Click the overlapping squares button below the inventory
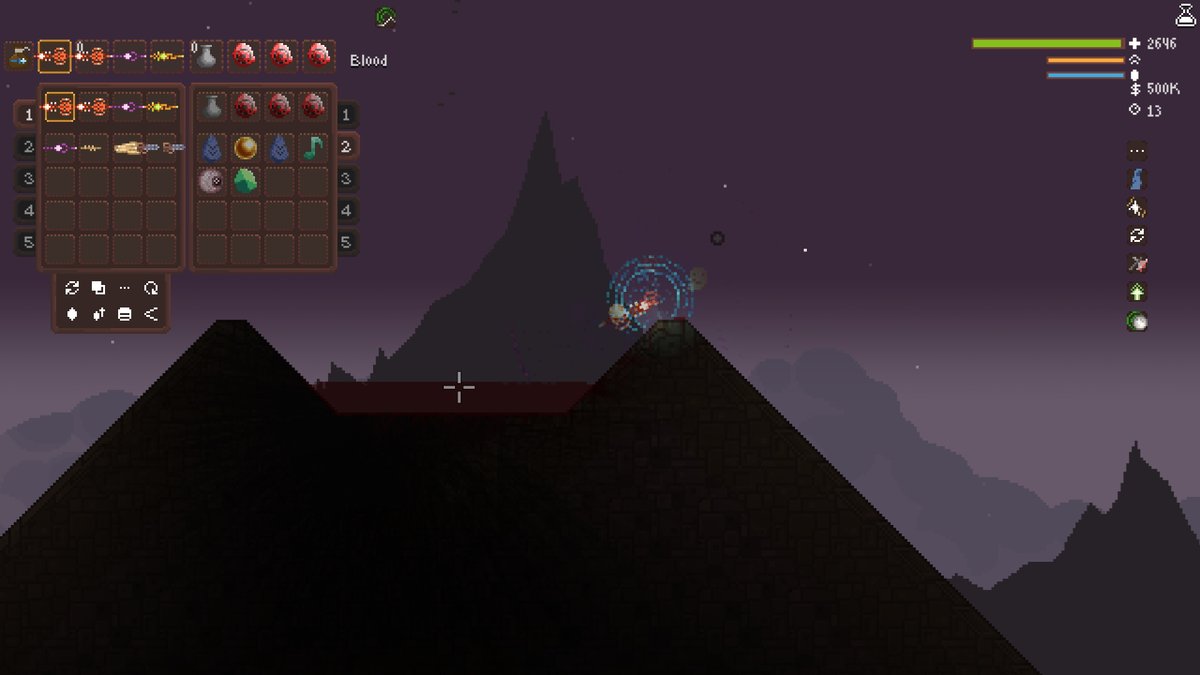The height and width of the screenshot is (675, 1200). point(98,288)
